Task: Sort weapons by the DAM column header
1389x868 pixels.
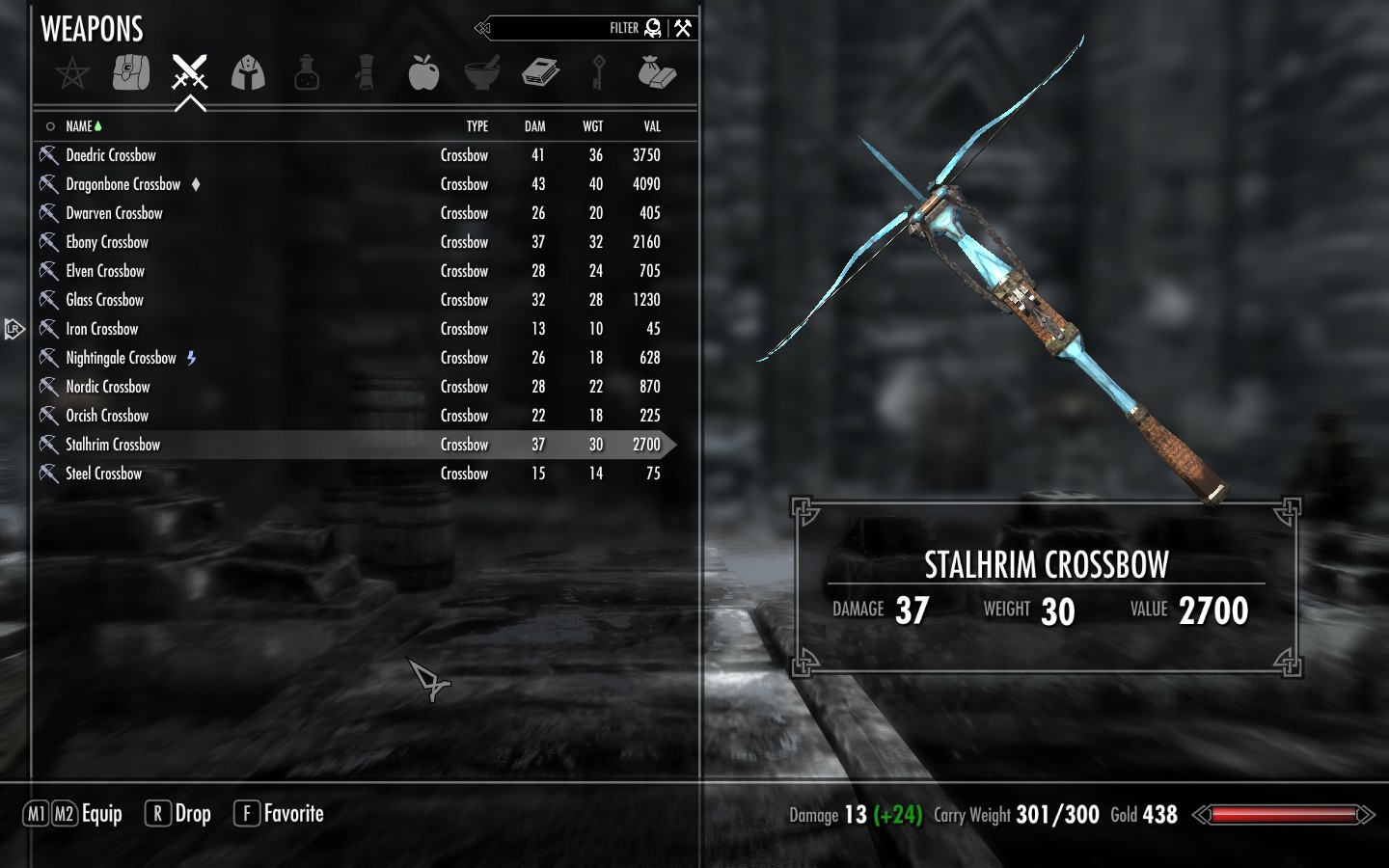Action: click(x=534, y=126)
